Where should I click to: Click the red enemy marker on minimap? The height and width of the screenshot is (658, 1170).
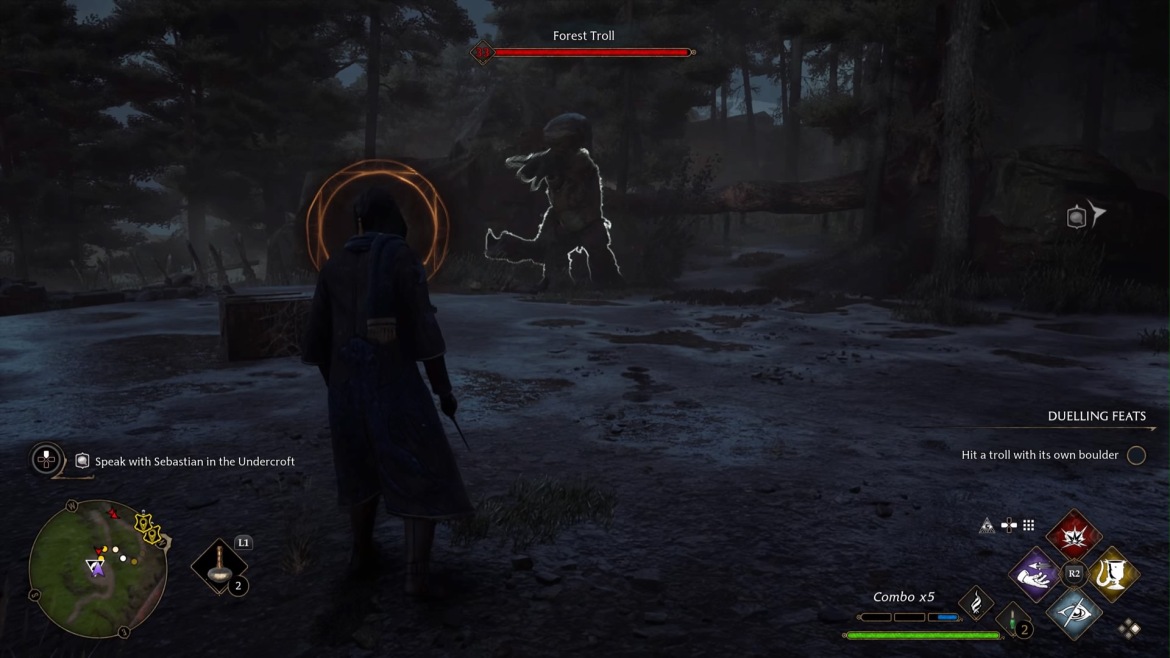tap(112, 514)
